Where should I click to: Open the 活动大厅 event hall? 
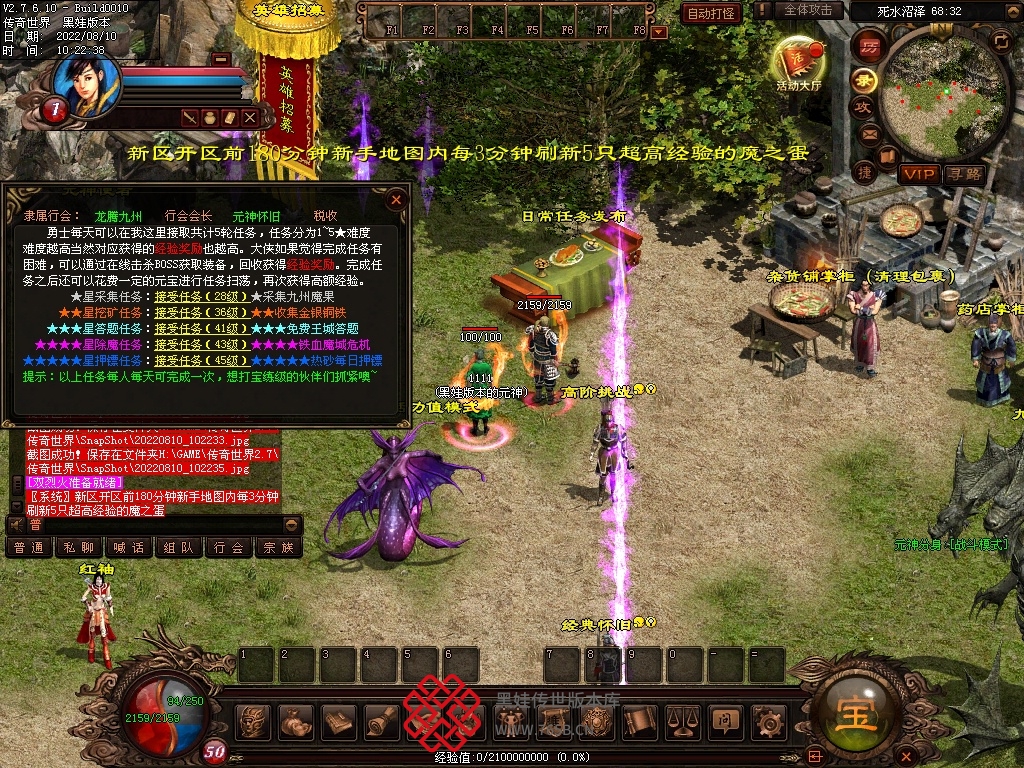pyautogui.click(x=797, y=63)
